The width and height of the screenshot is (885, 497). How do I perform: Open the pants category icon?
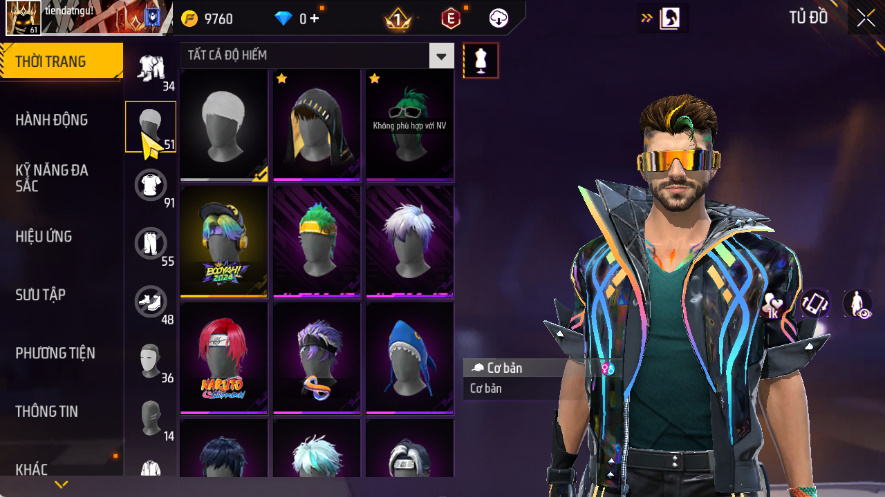click(x=150, y=243)
